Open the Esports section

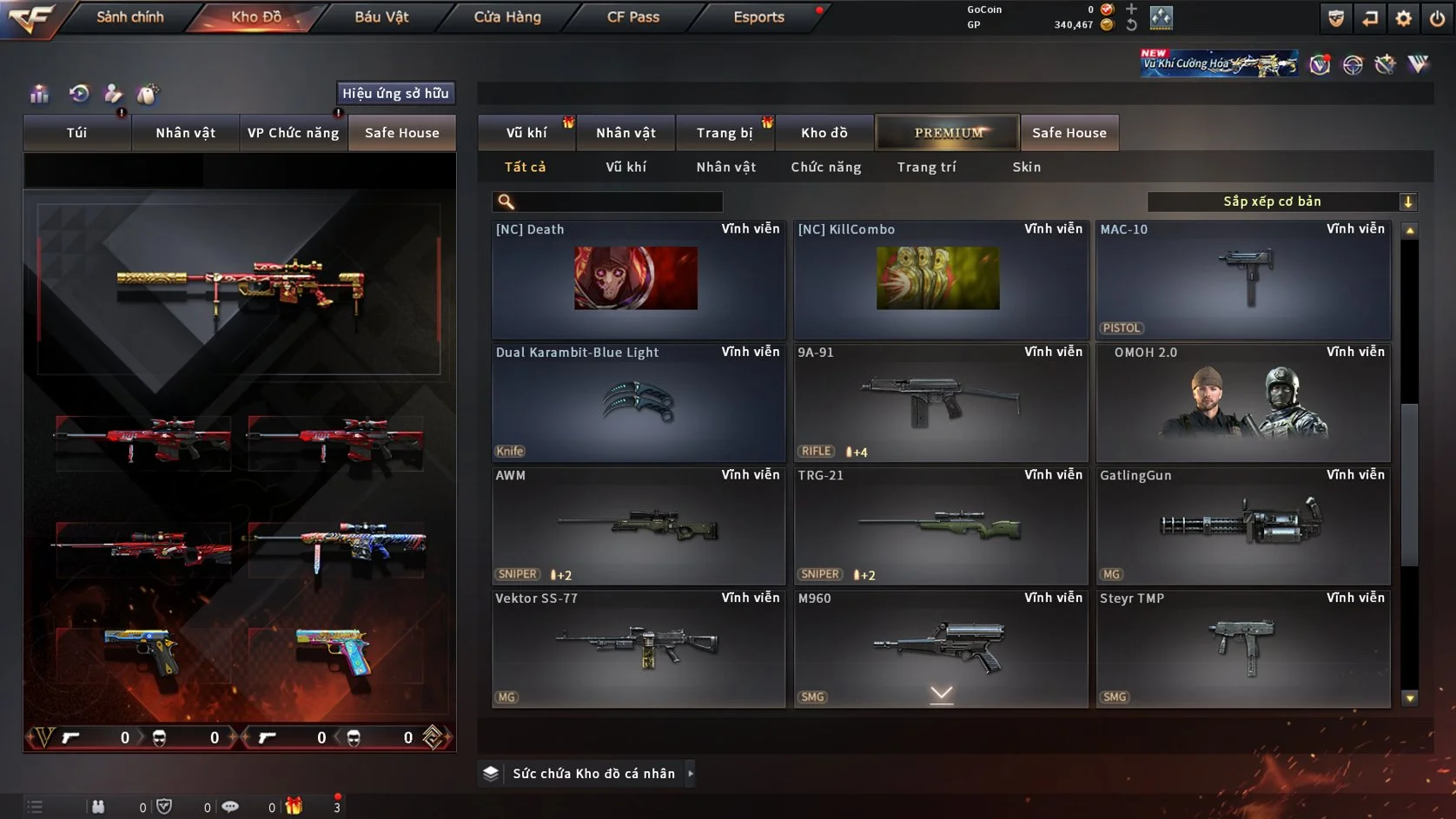pos(758,17)
